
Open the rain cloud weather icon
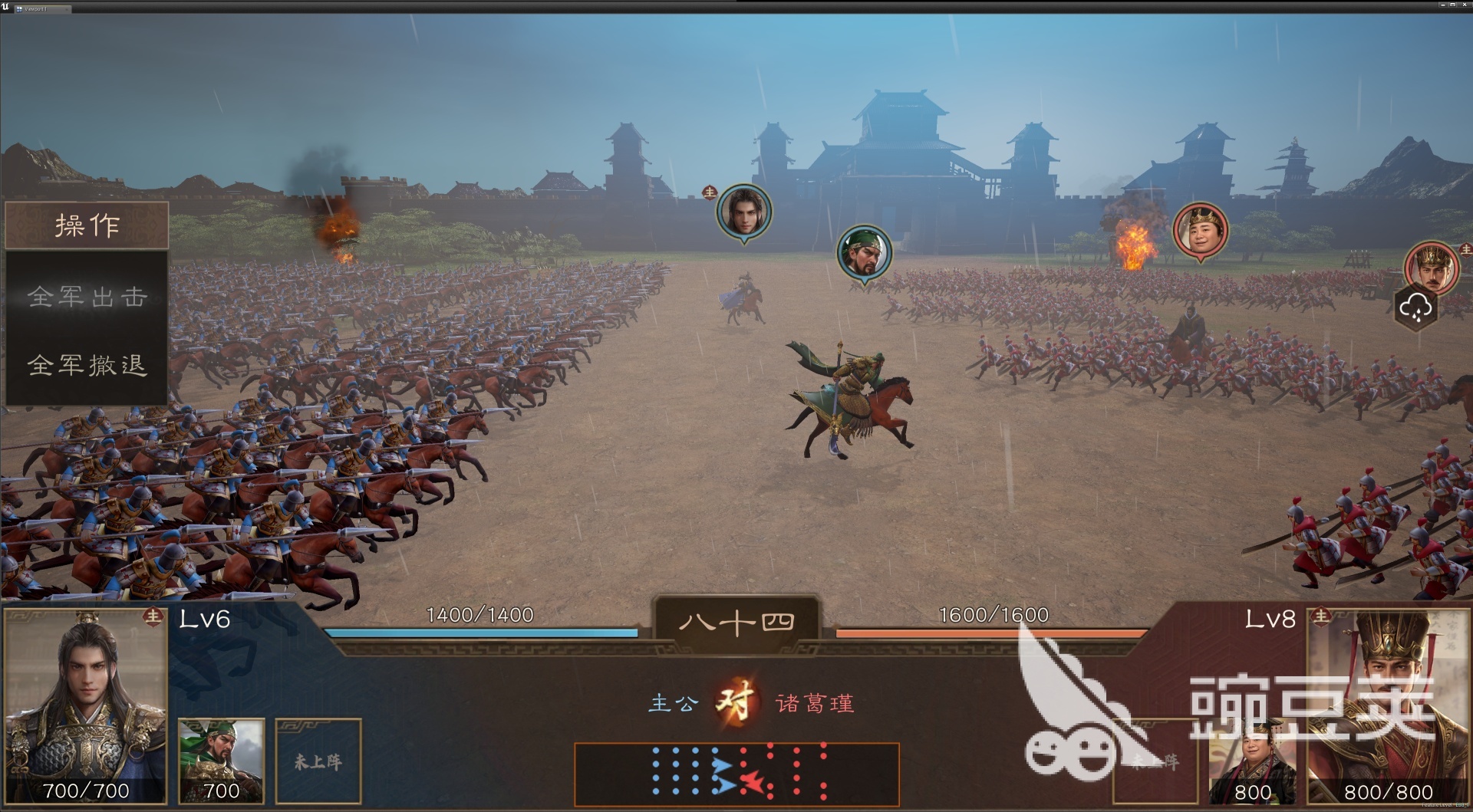coord(1415,307)
